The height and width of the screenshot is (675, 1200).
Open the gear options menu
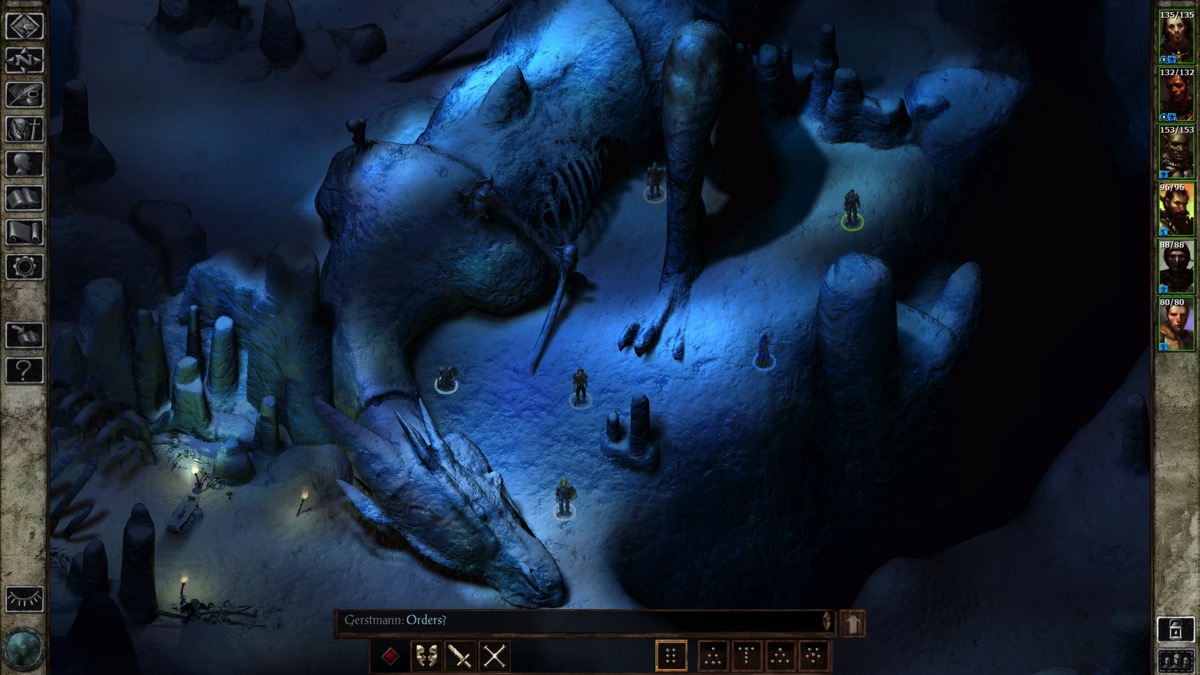point(24,266)
